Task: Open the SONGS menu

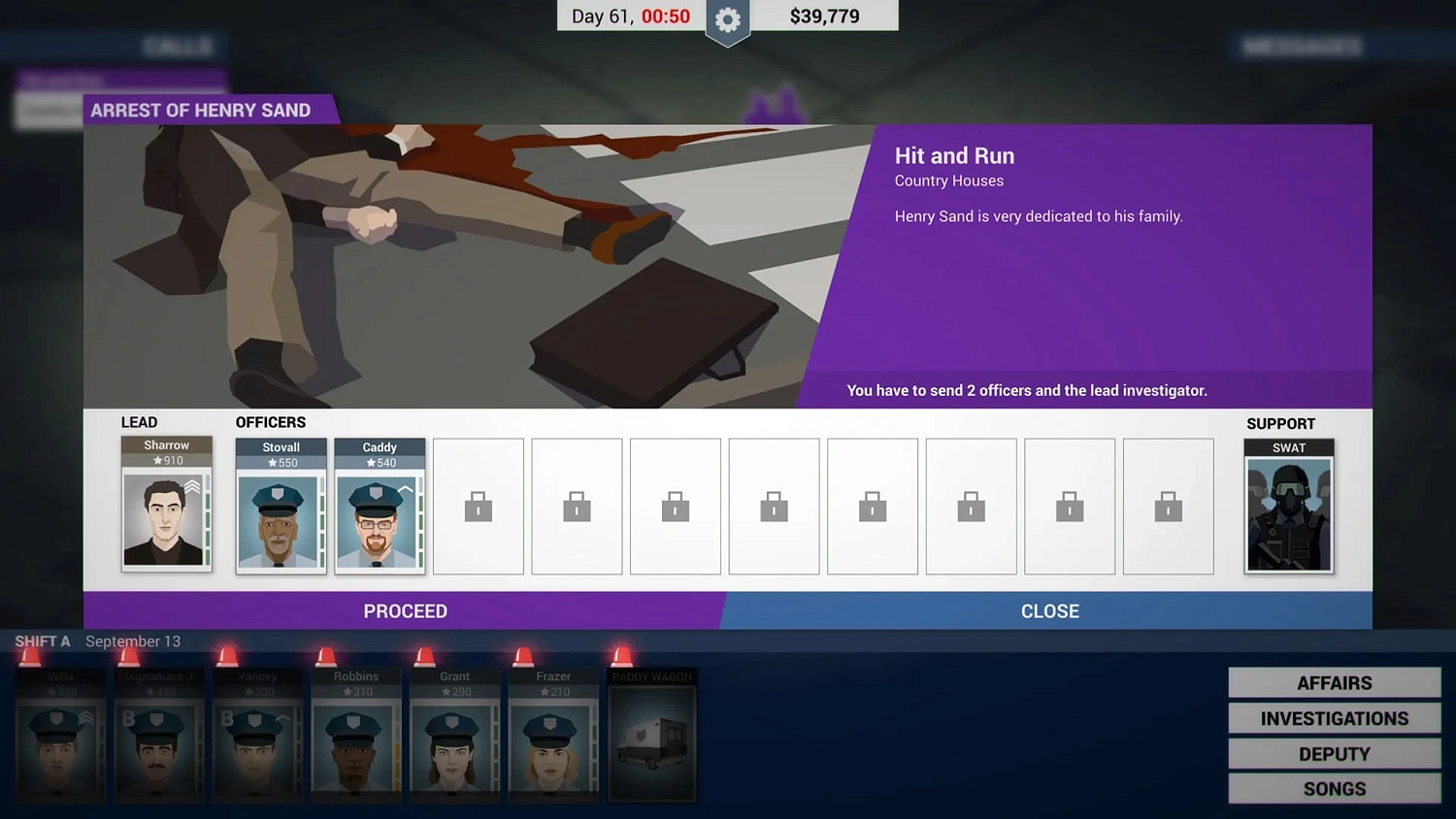Action: pyautogui.click(x=1334, y=788)
